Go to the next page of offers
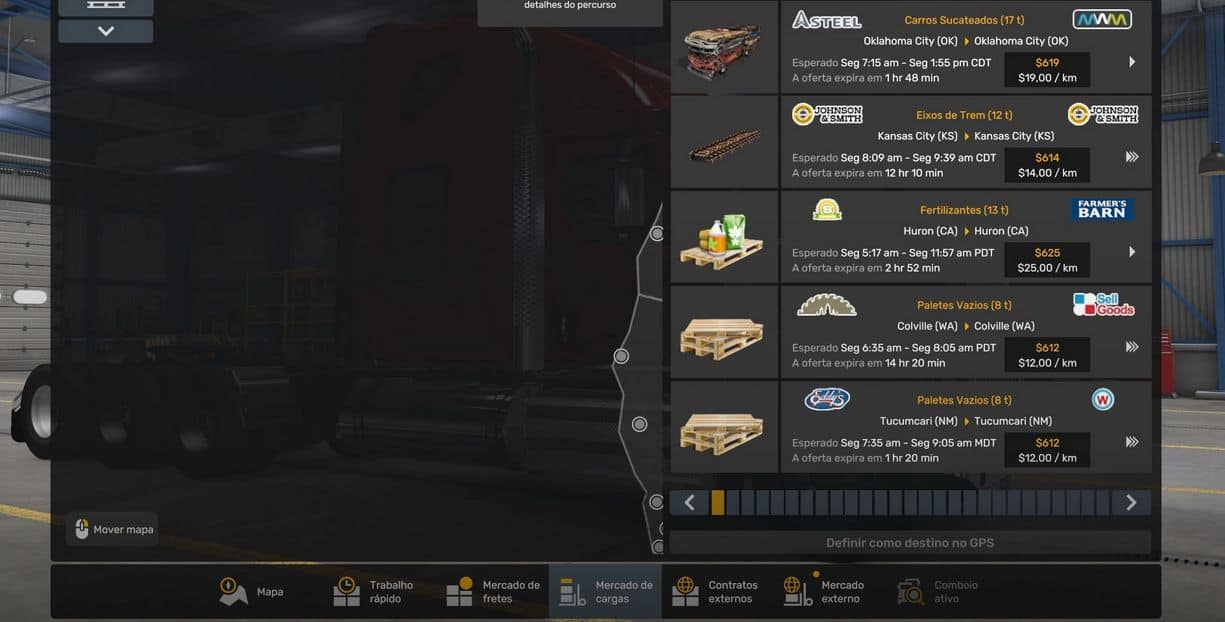 [1131, 503]
